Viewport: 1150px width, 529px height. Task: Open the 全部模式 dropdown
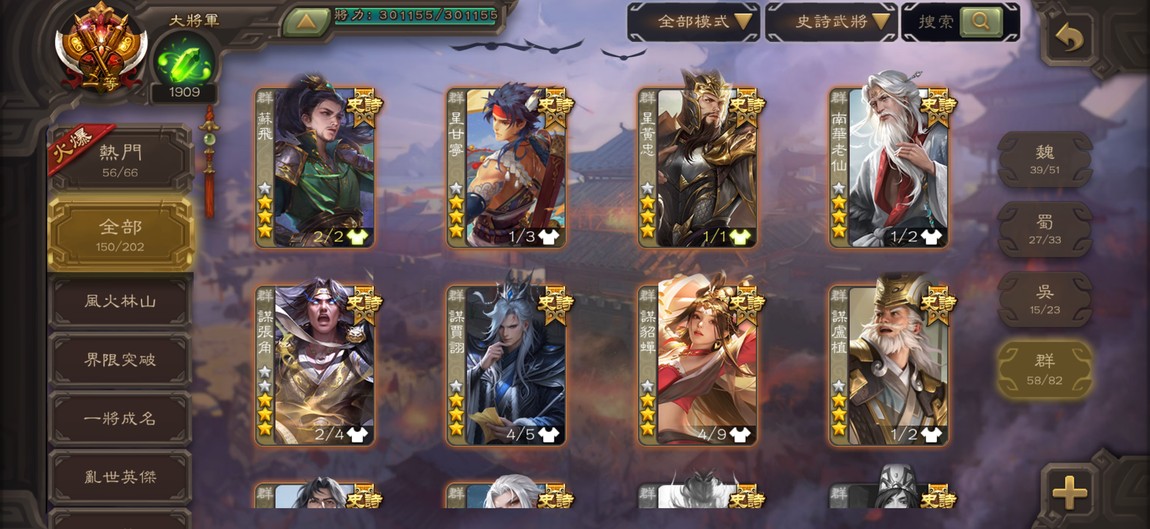point(692,21)
